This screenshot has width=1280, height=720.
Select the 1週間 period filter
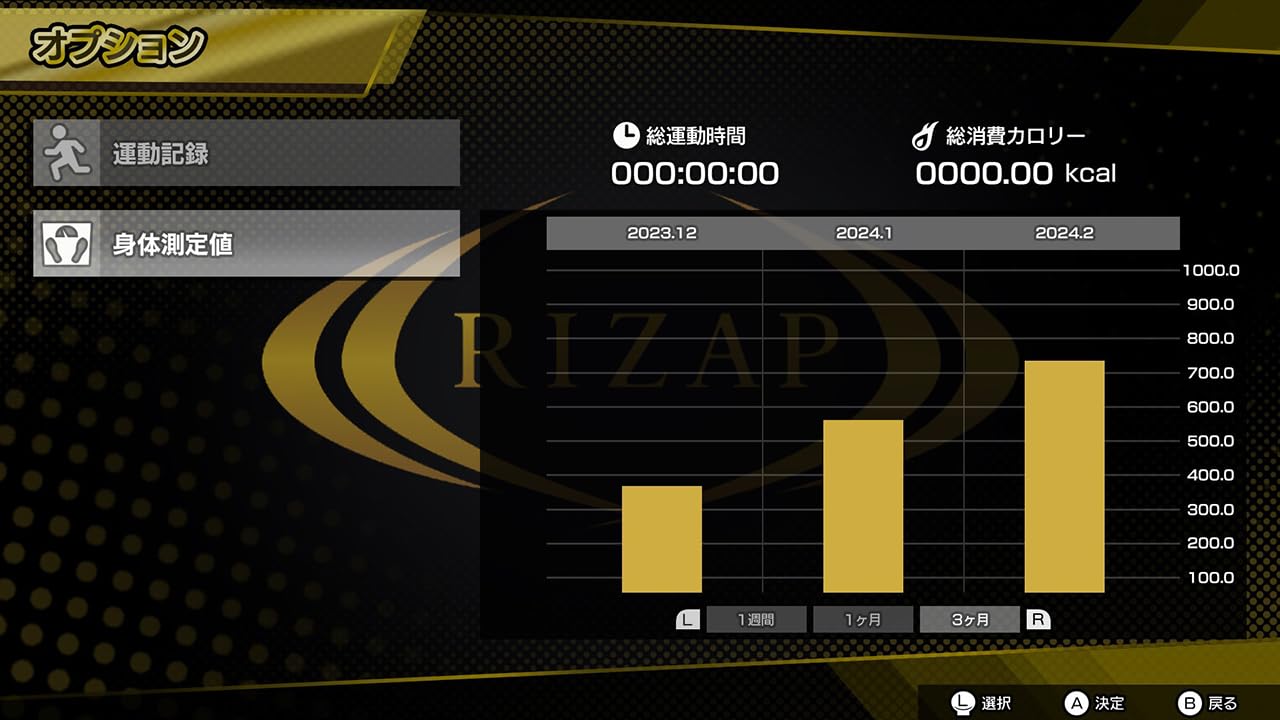click(756, 618)
